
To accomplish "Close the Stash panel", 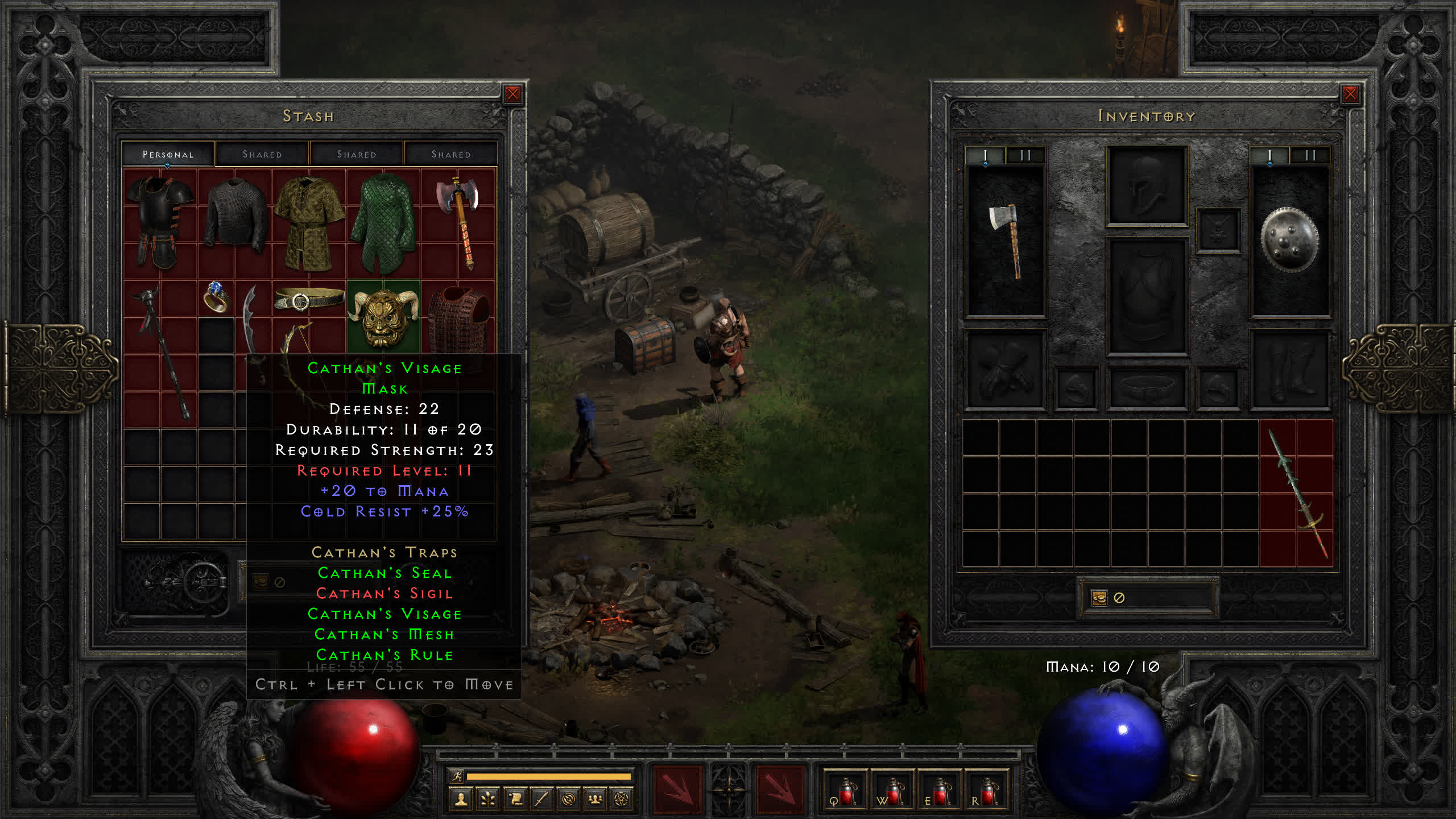I will [512, 94].
